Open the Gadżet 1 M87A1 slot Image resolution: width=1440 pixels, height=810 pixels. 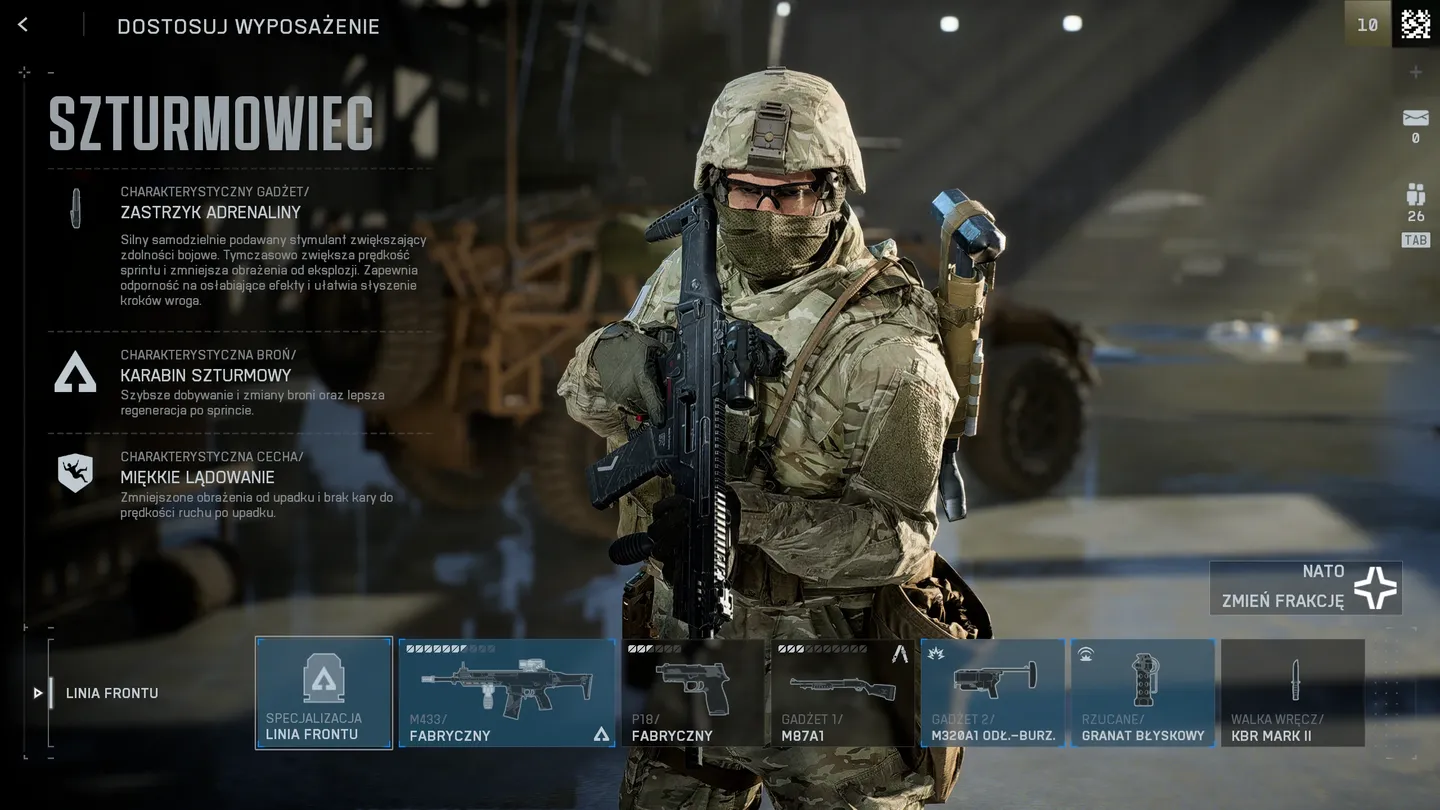point(842,693)
